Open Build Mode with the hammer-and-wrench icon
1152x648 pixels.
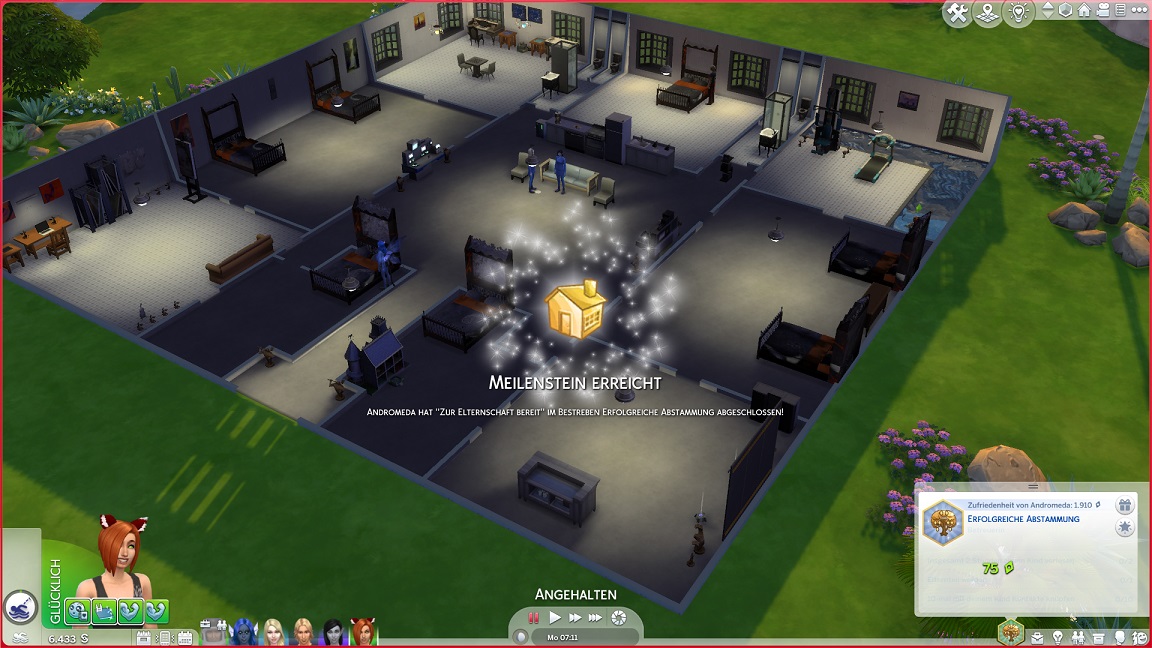[958, 13]
